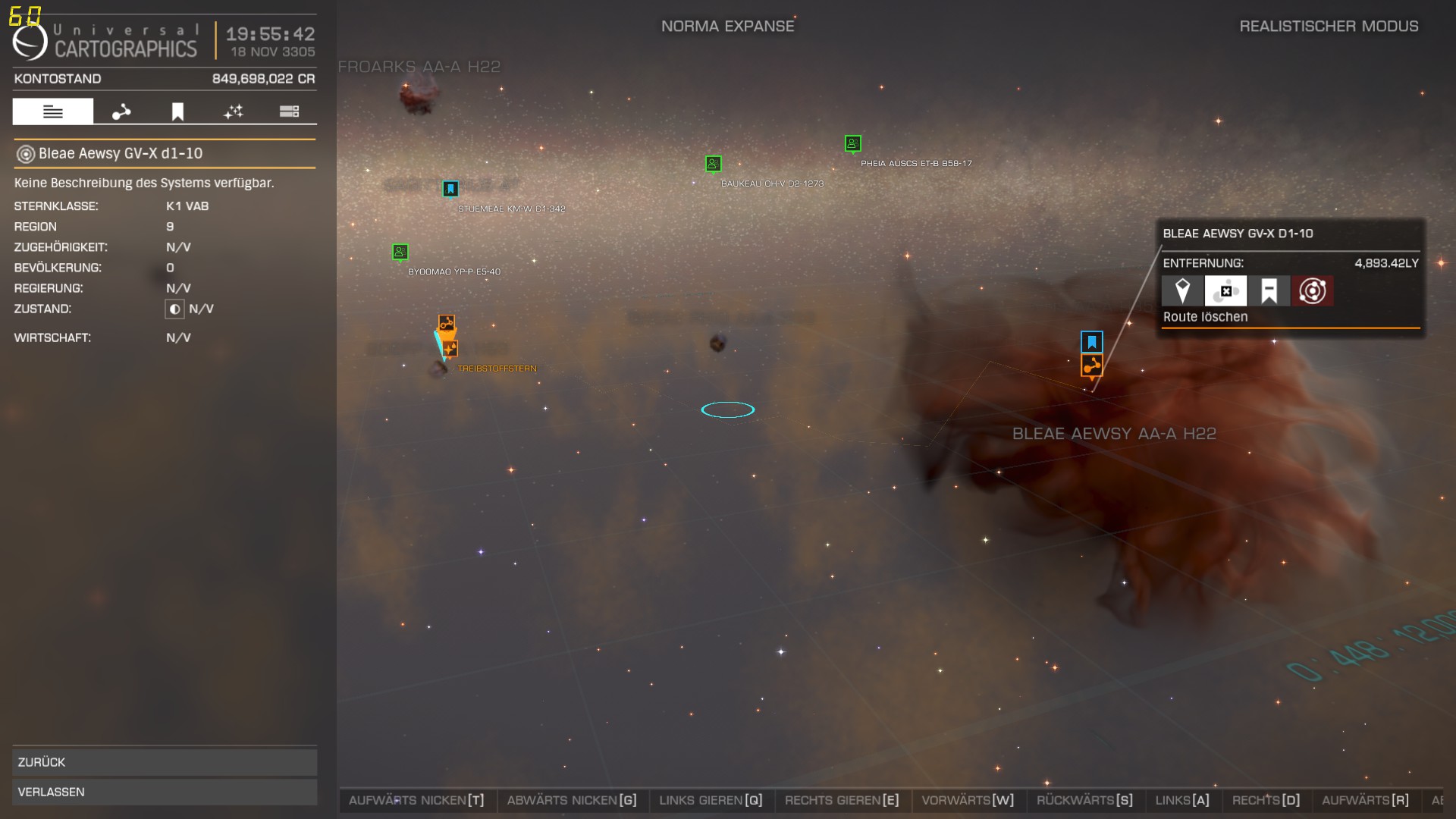Toggle the Zustand state icon
This screenshot has width=1456, height=819.
[174, 309]
